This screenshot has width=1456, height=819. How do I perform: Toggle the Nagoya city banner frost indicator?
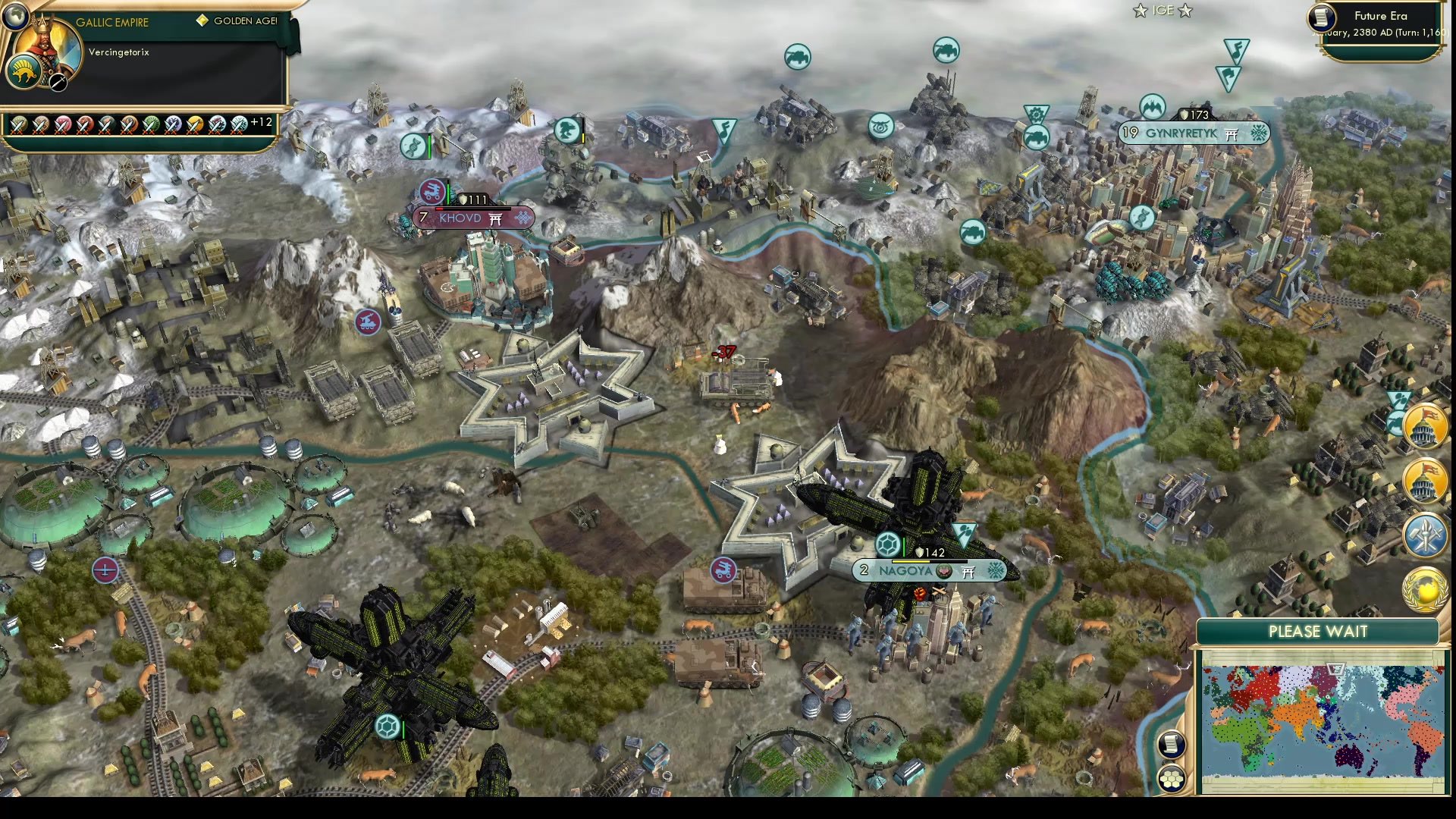[994, 571]
